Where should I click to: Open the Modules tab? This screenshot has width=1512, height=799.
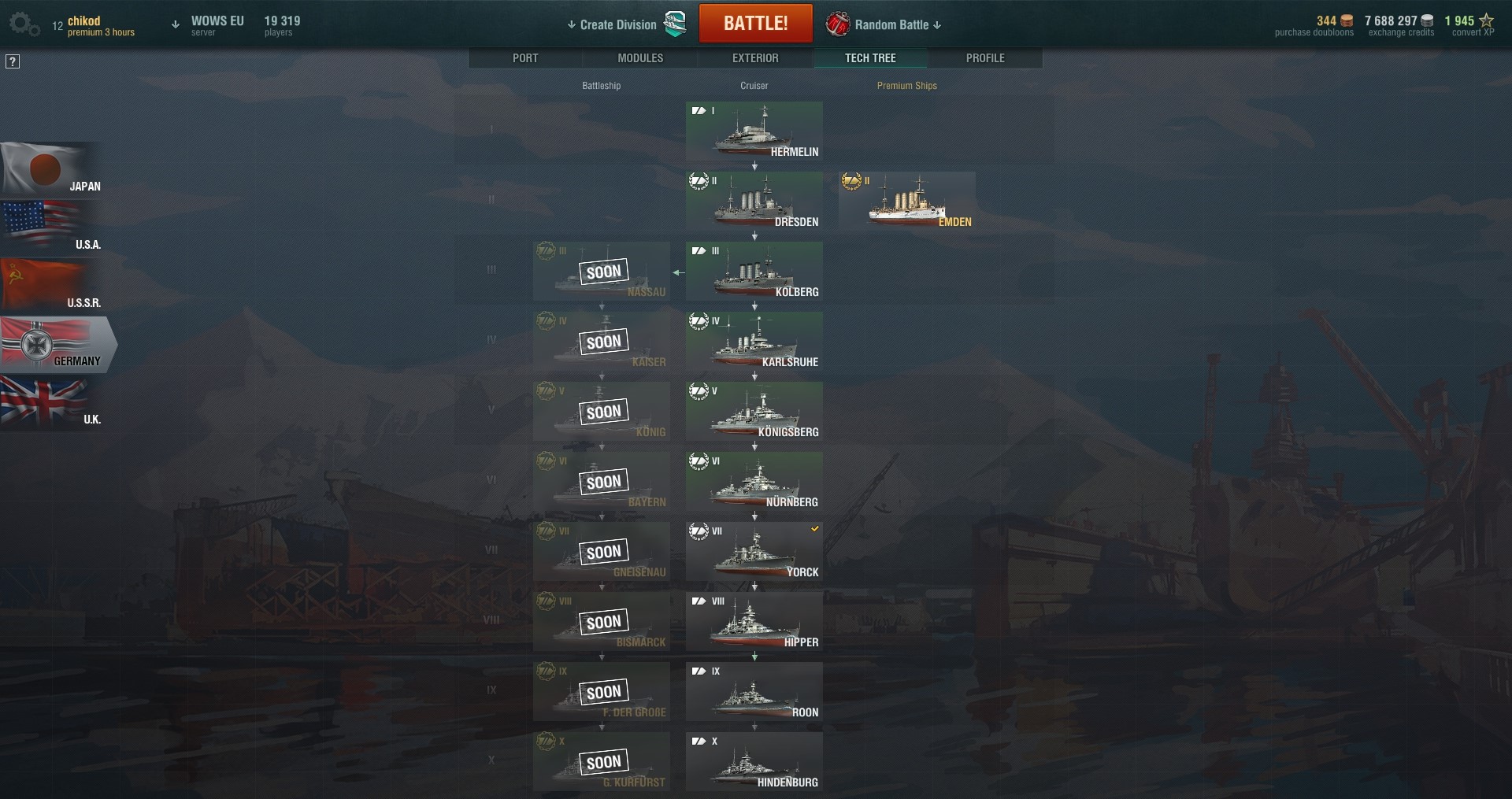(640, 58)
